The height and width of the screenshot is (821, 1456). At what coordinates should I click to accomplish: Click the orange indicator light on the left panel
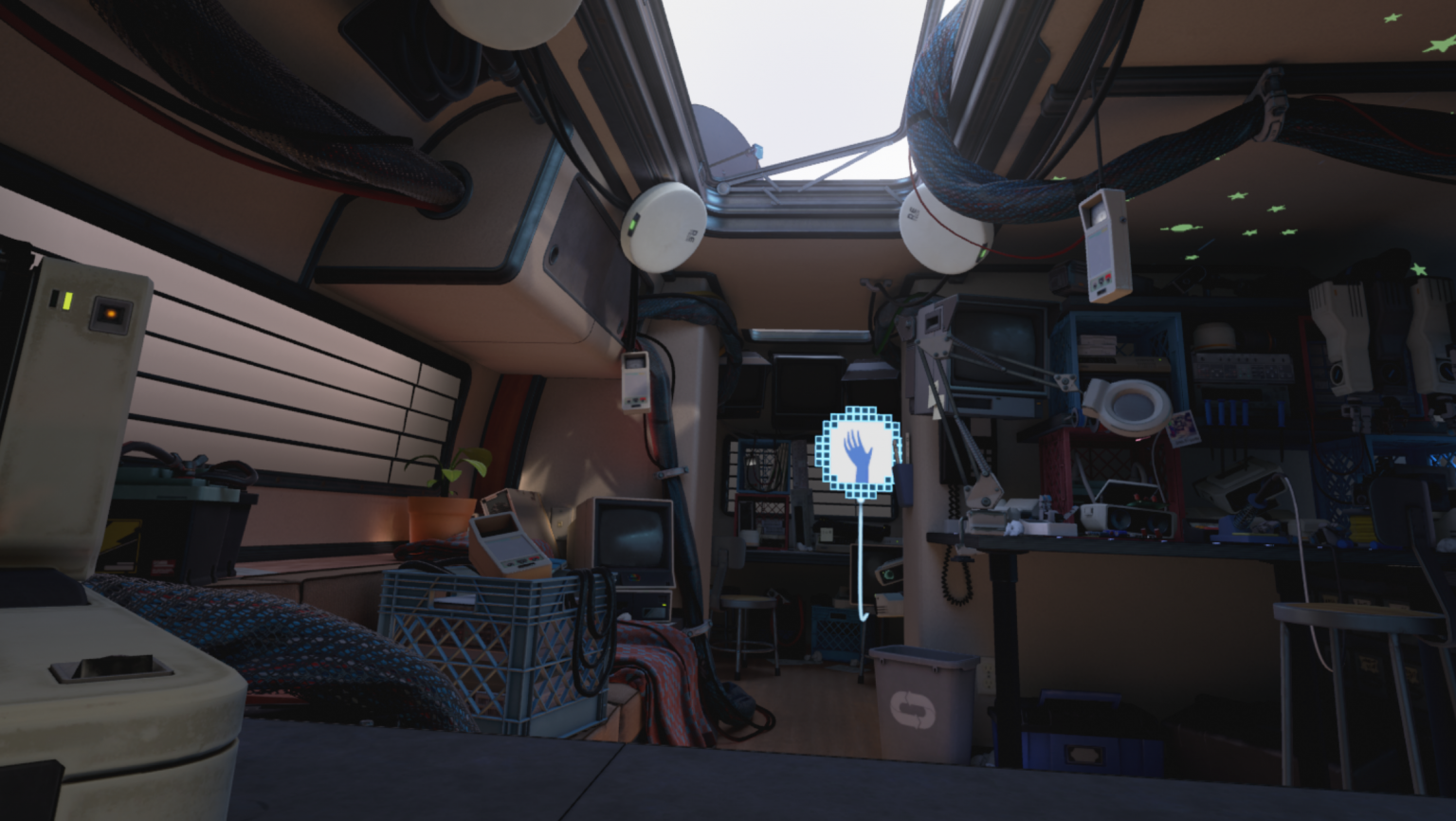tap(111, 314)
